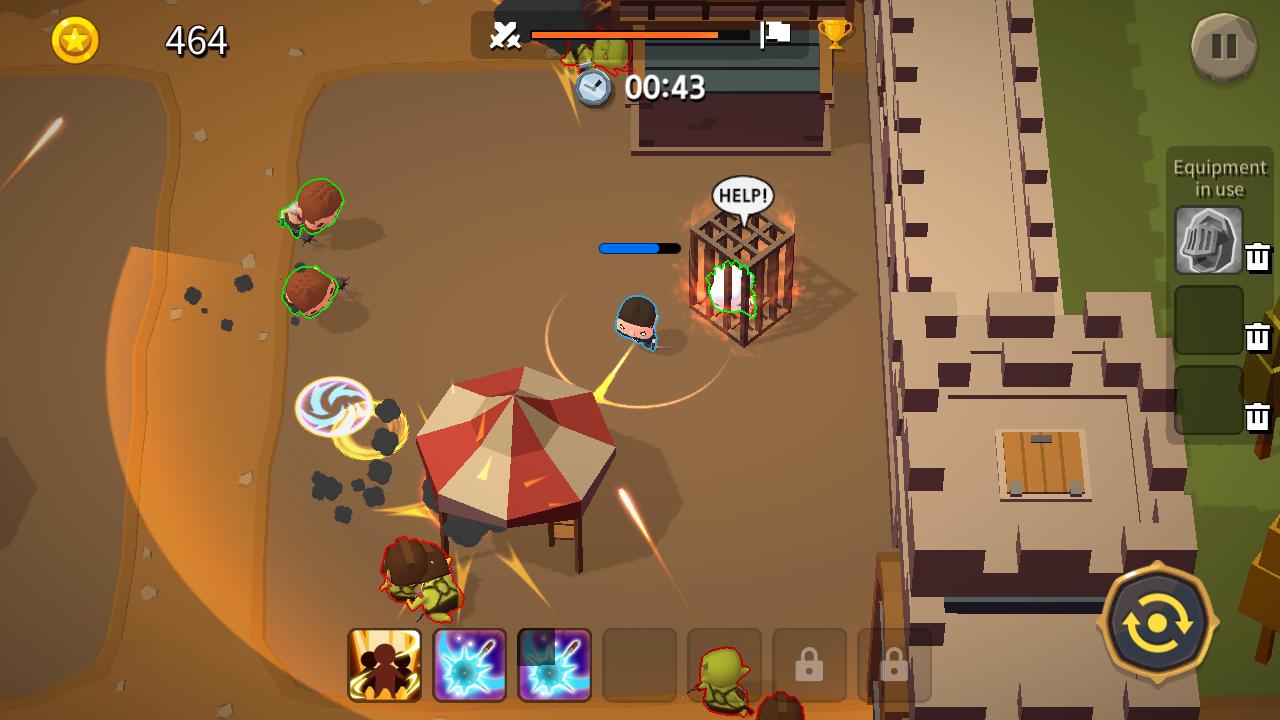Select the yellow summon allies skill icon
The width and height of the screenshot is (1280, 720).
385,665
